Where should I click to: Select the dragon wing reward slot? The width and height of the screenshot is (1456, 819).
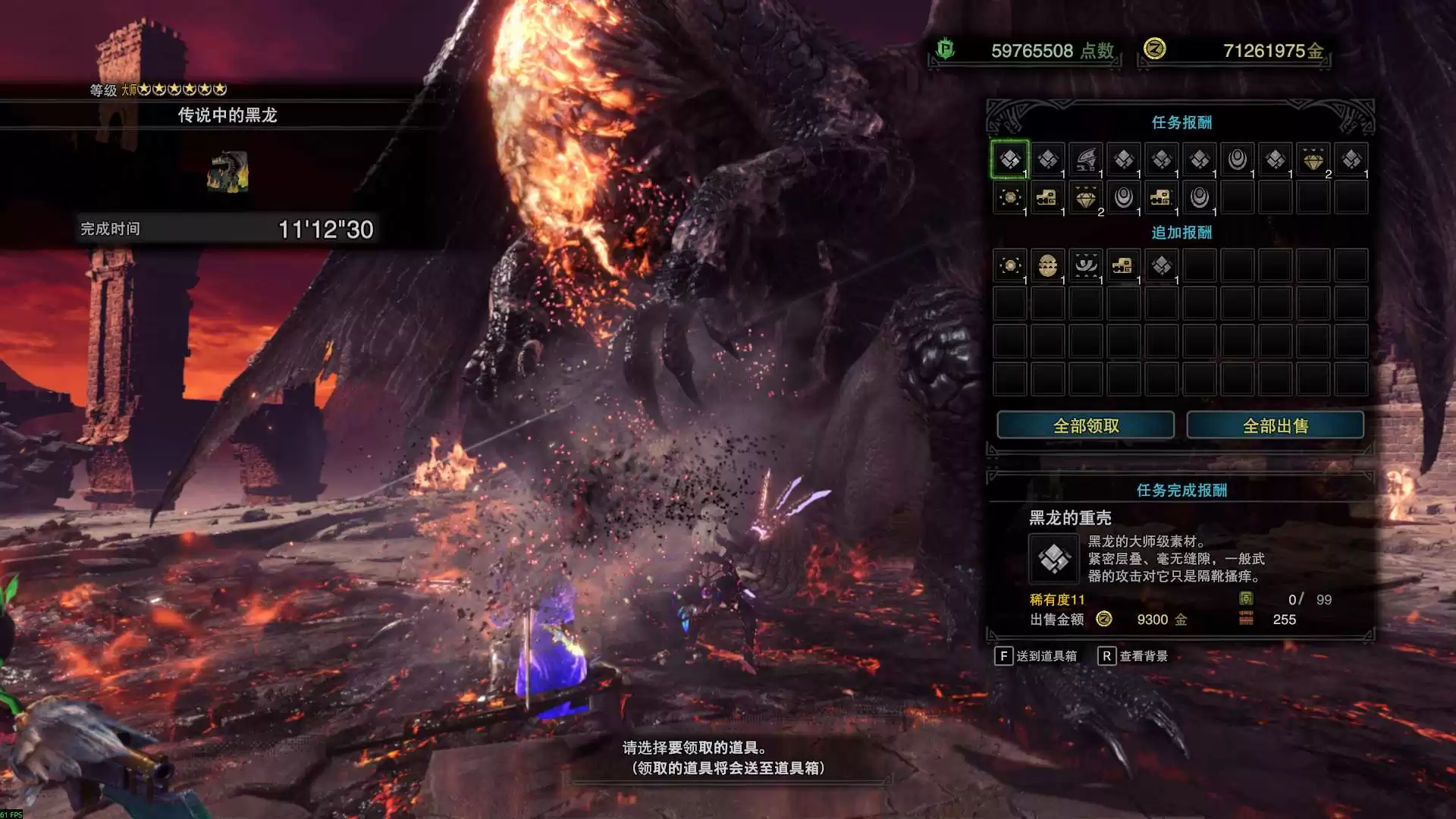pos(1085,159)
